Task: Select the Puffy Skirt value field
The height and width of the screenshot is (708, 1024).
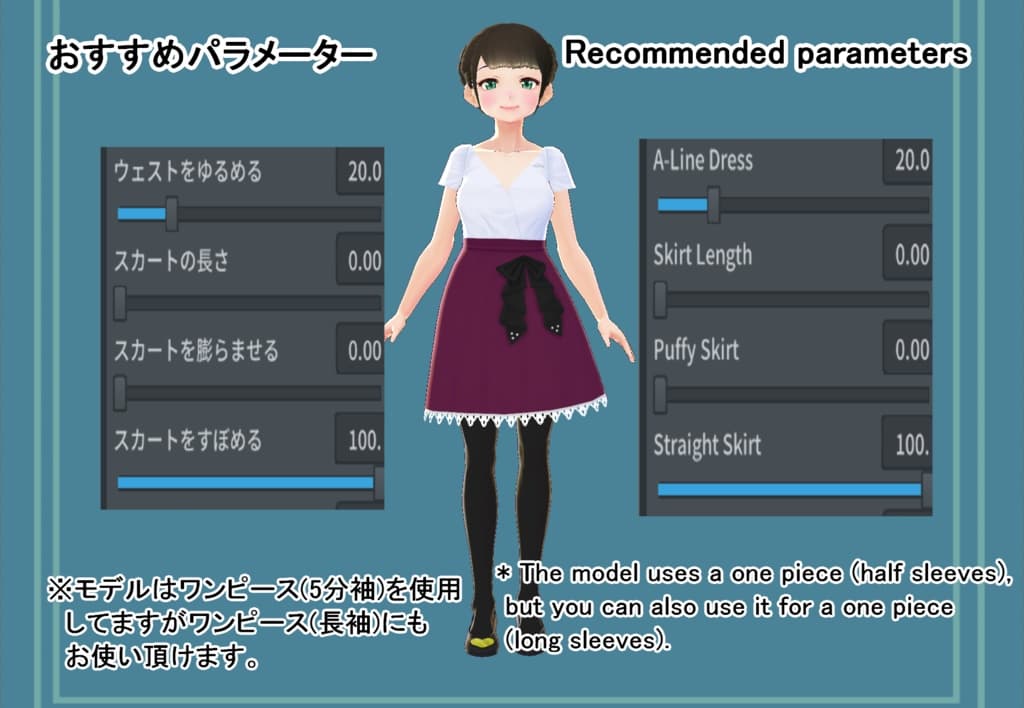Action: [909, 350]
